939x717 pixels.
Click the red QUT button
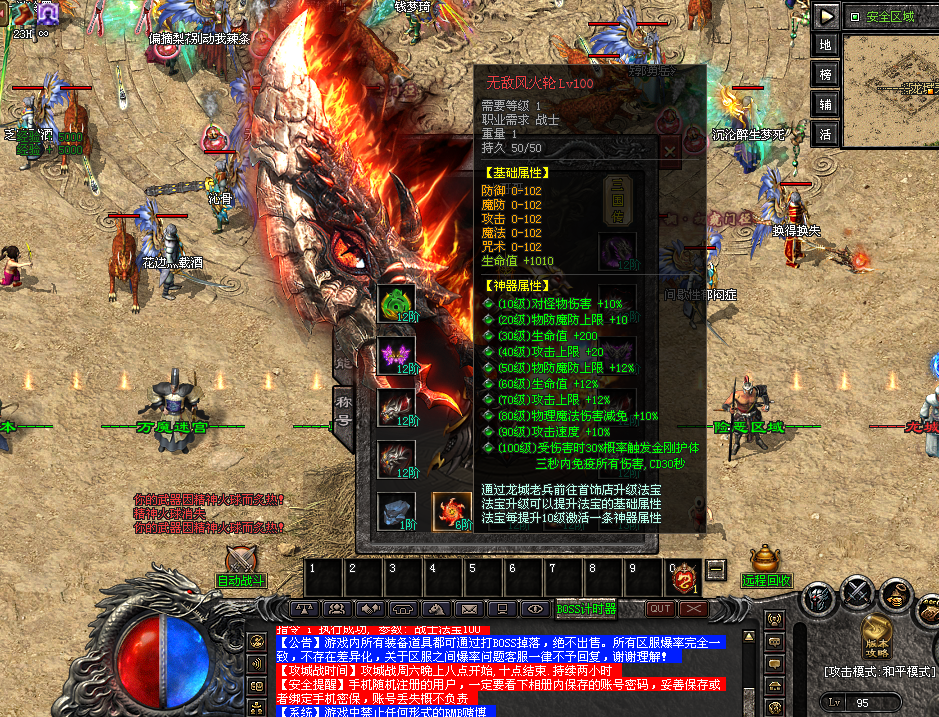(x=660, y=608)
